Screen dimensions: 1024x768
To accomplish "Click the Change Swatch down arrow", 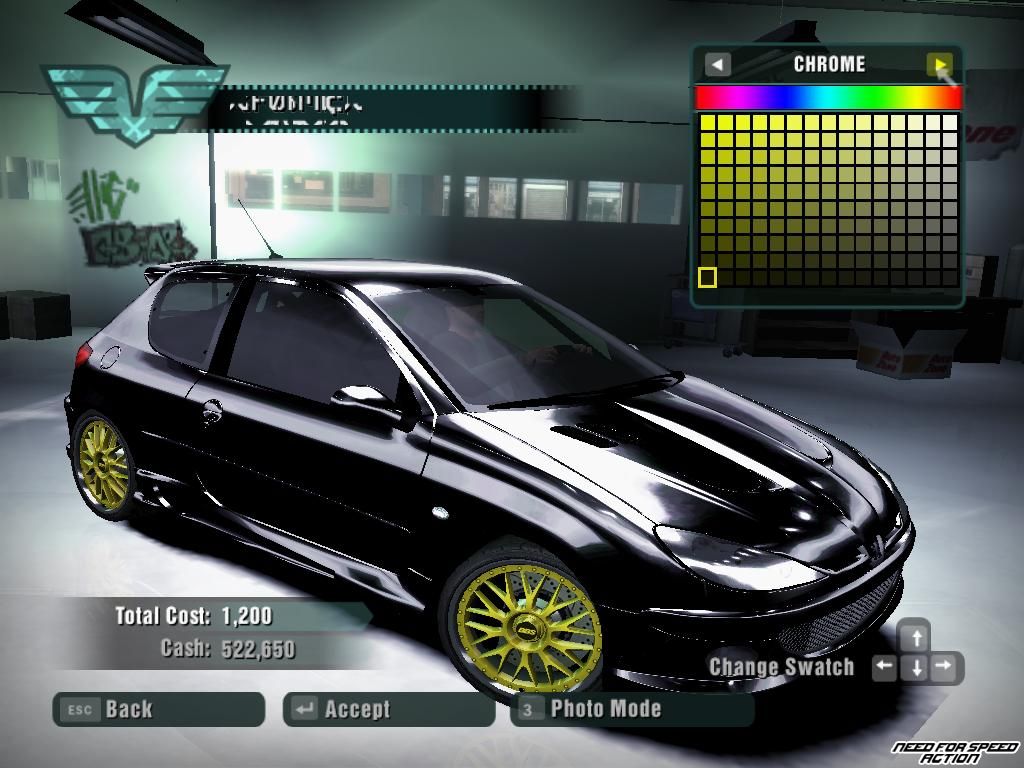I will [x=915, y=667].
